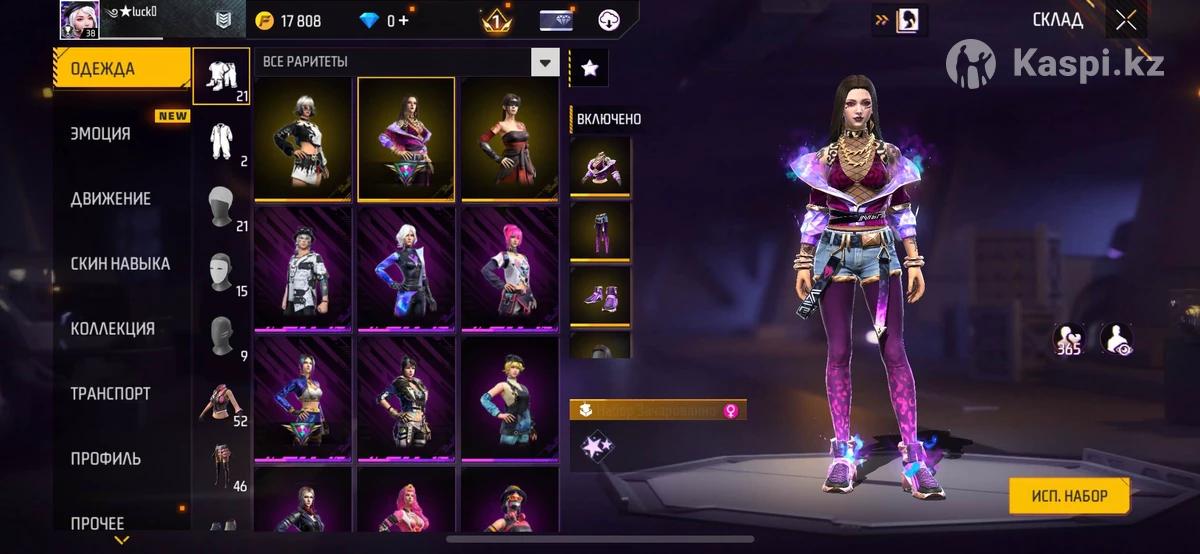1200x554 pixels.
Task: Go to the Коллекция category
Action: pyautogui.click(x=112, y=329)
